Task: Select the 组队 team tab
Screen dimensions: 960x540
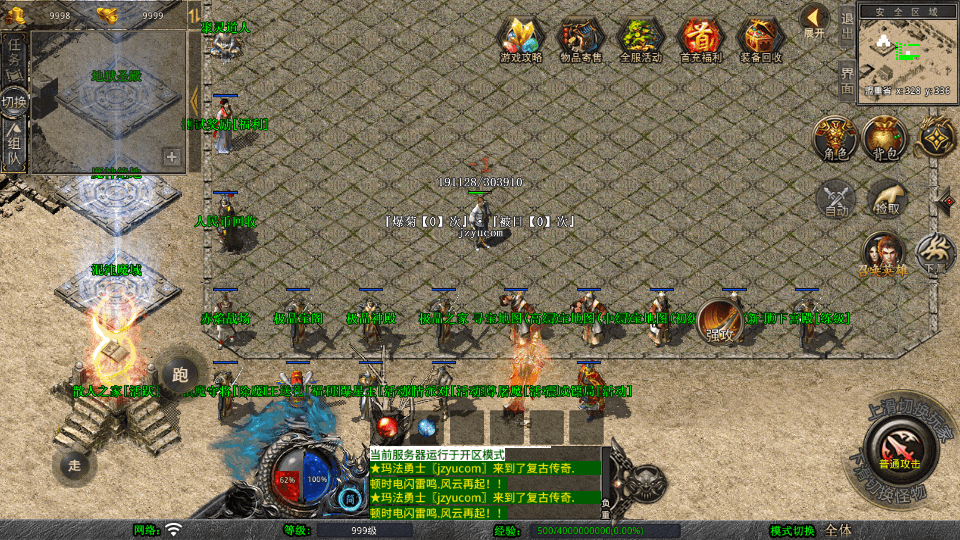Action: (x=14, y=146)
